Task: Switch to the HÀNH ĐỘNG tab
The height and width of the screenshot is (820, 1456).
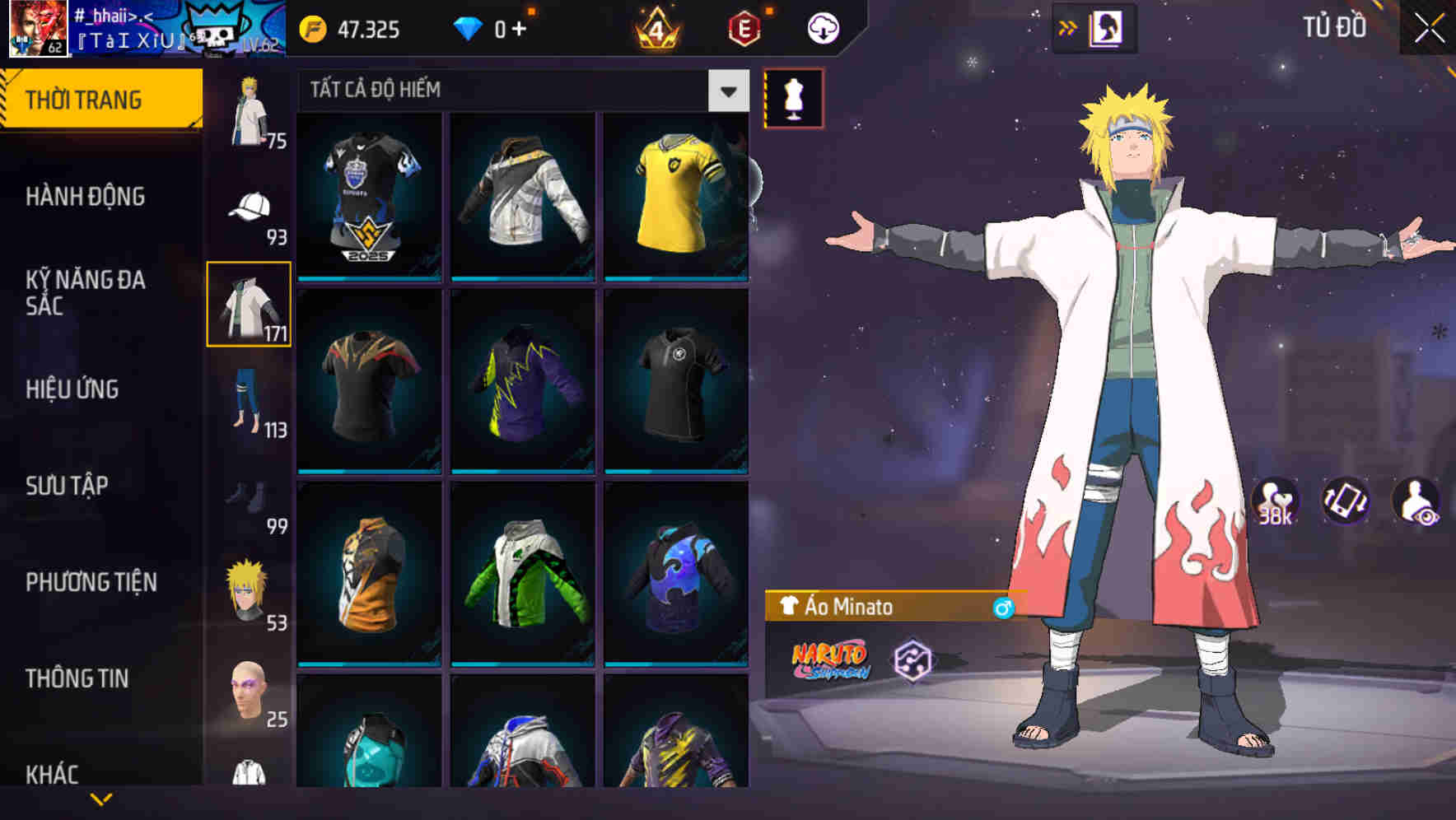Action: (x=84, y=197)
